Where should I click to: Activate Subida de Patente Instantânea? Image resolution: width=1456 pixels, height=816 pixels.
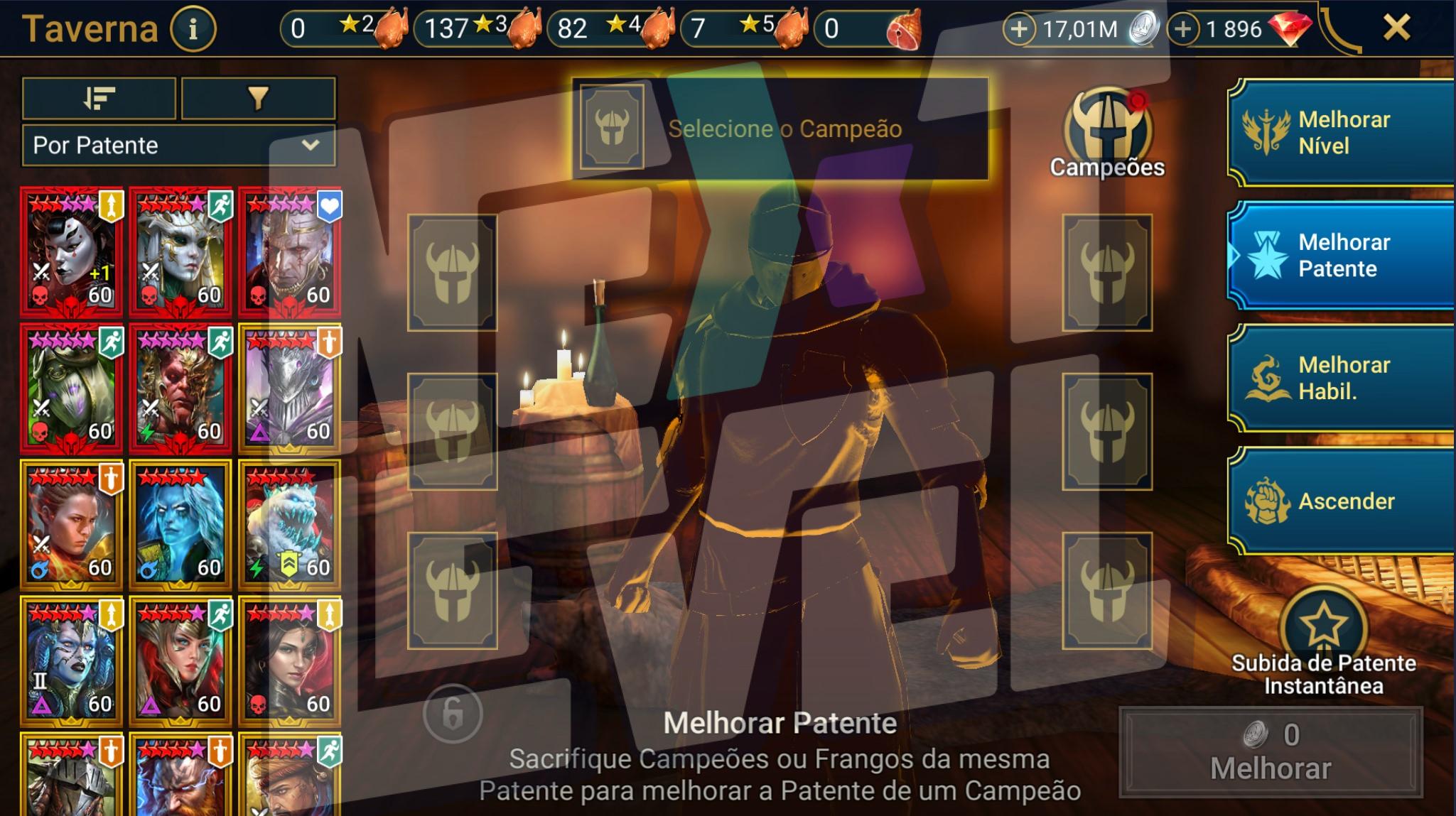tap(1323, 629)
